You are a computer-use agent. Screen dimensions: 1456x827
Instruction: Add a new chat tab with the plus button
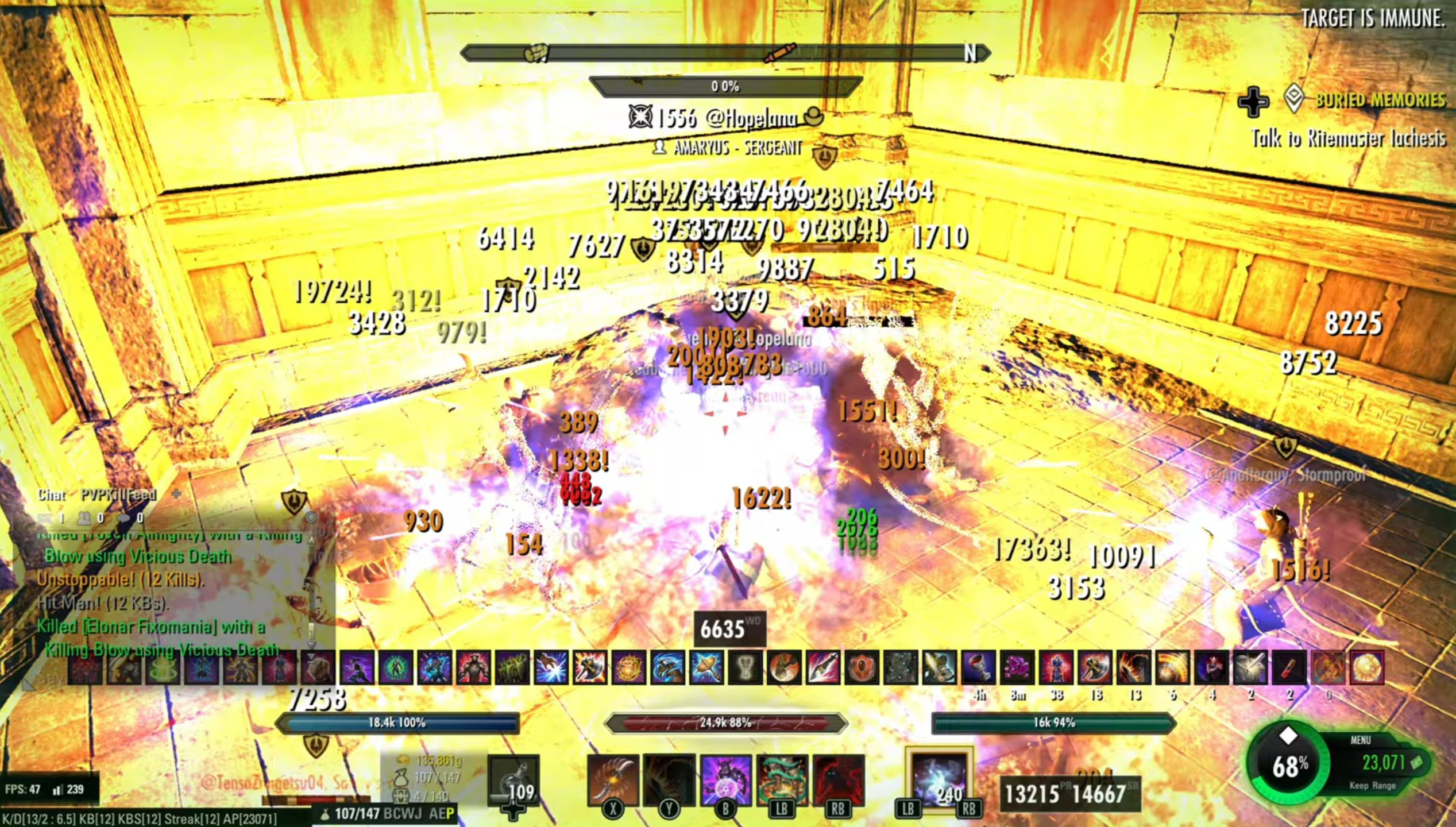coord(176,493)
